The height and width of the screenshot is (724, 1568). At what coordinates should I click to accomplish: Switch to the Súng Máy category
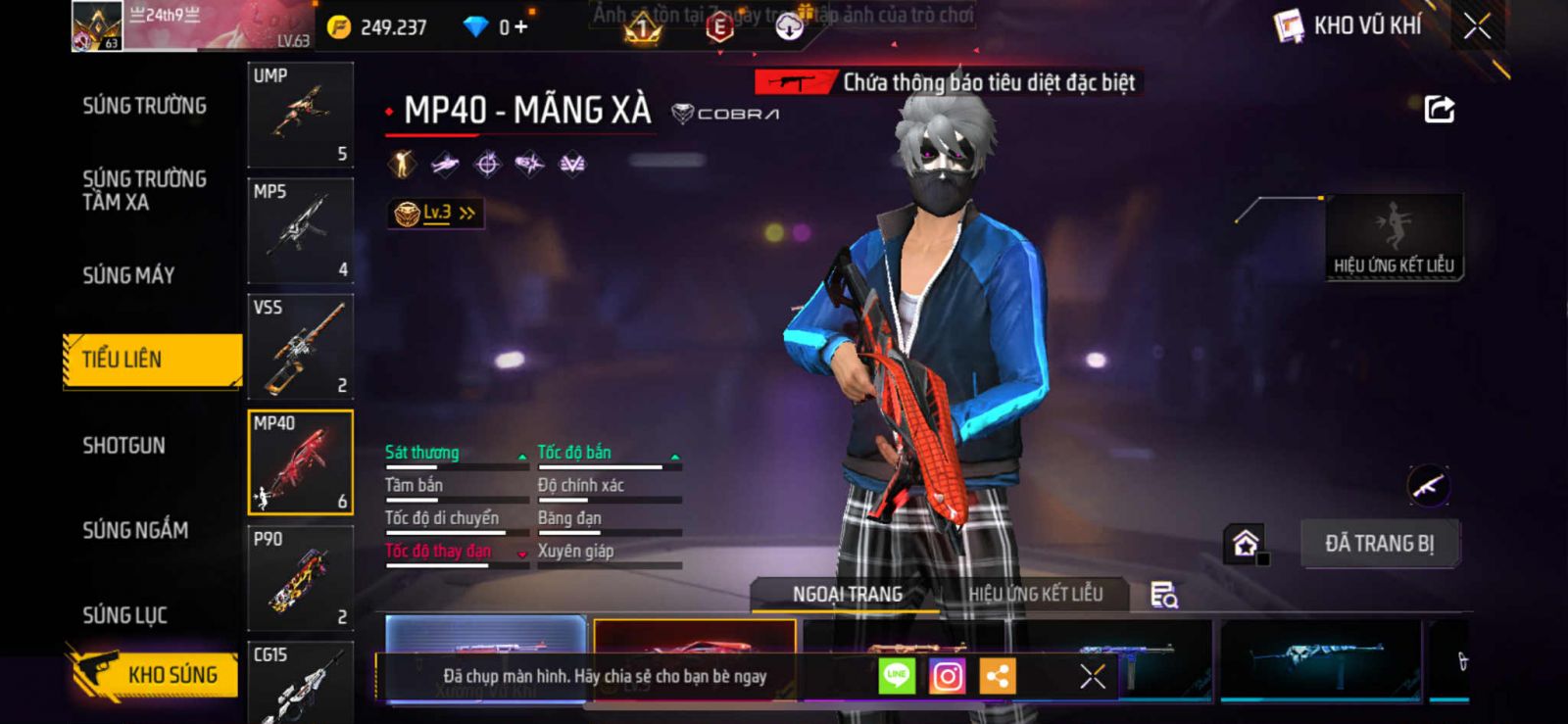(x=128, y=275)
